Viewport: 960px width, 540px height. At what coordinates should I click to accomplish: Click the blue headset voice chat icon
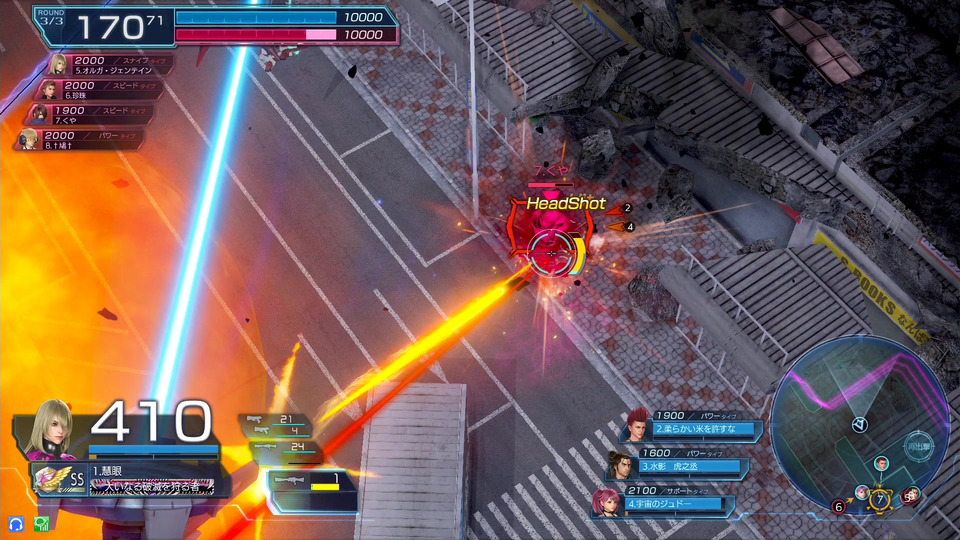[x=16, y=523]
